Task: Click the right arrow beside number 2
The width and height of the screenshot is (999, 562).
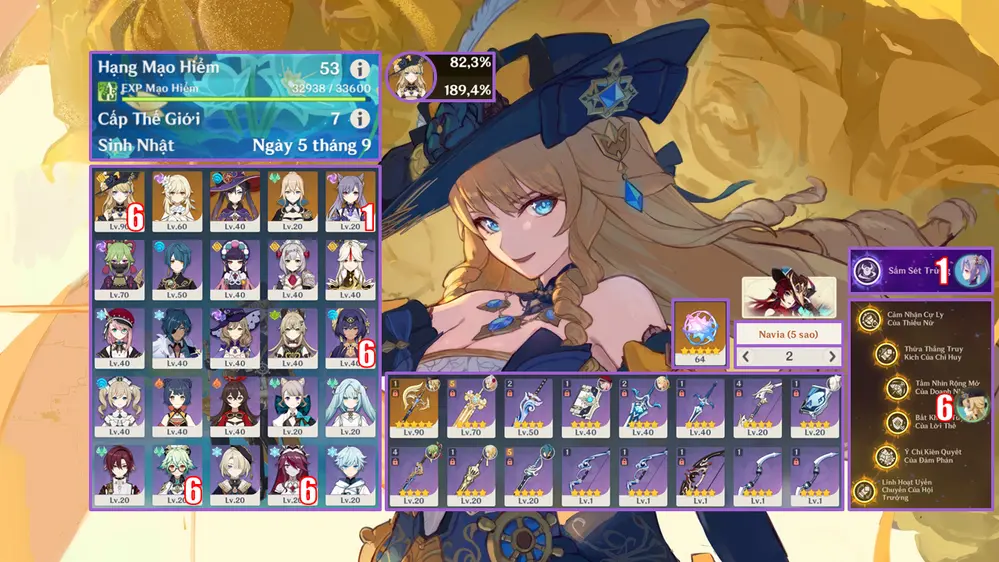Action: [x=831, y=356]
